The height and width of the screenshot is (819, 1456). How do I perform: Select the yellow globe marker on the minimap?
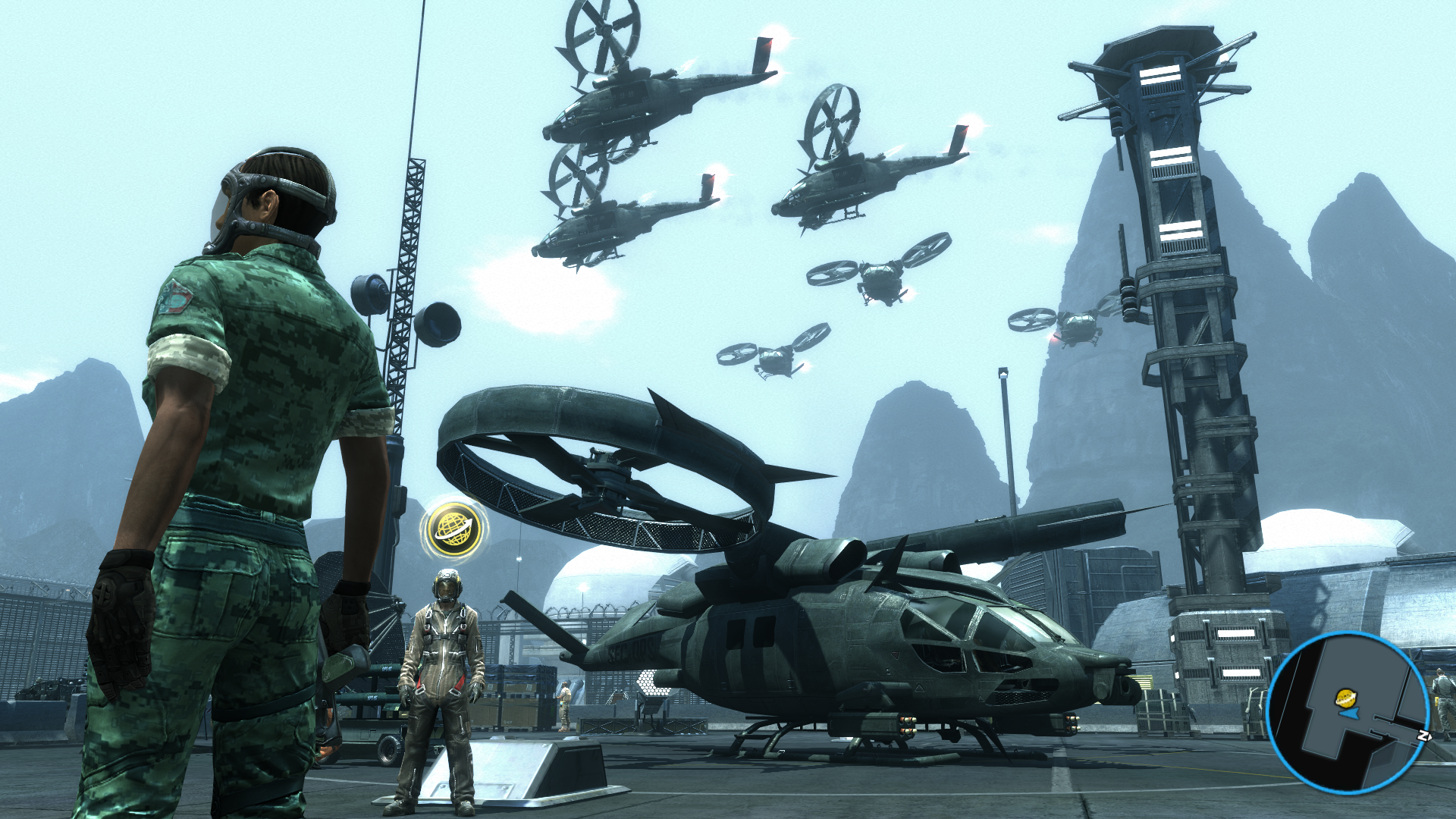(1345, 697)
